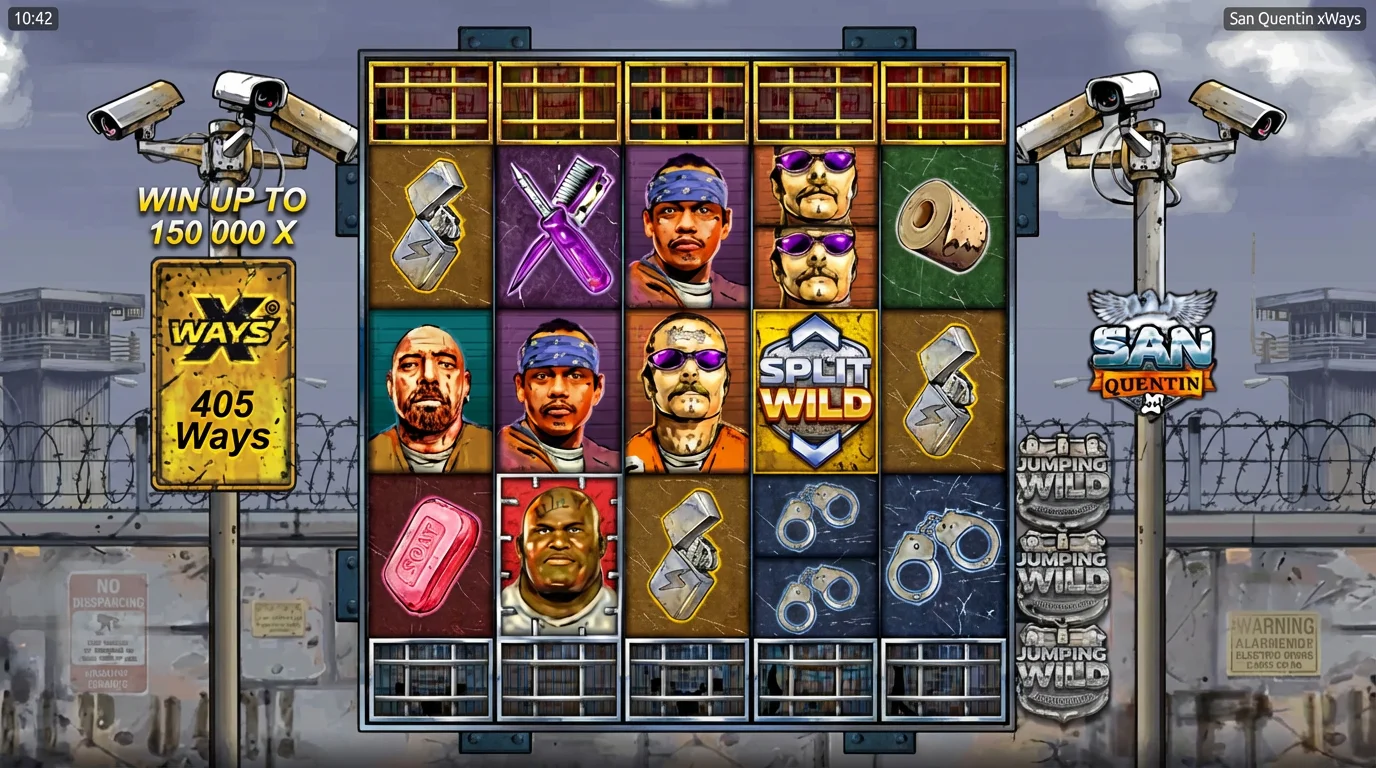Click the San Quentin xWays title label
This screenshot has height=768, width=1376.
[x=1294, y=18]
